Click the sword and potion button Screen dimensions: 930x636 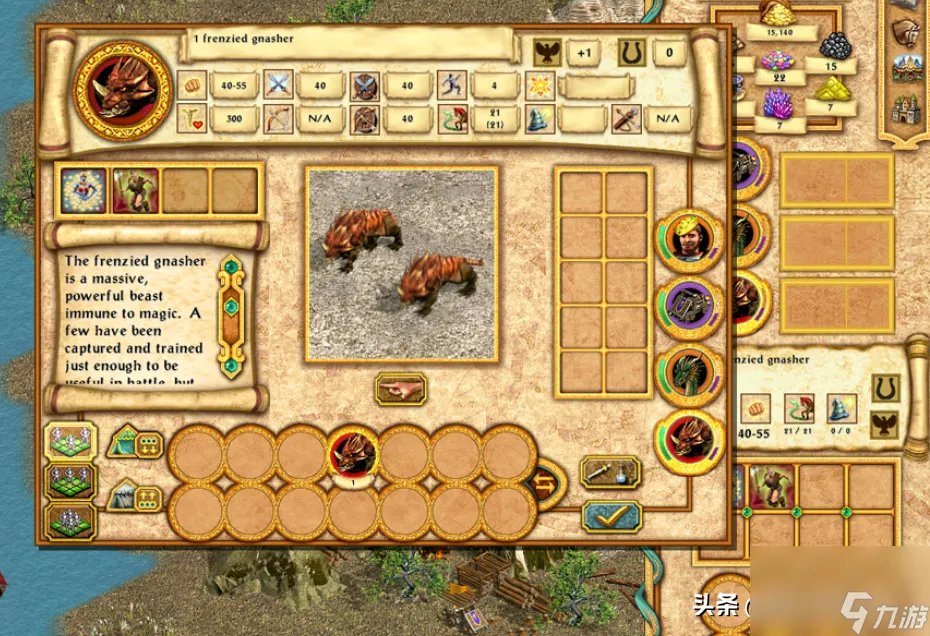[x=610, y=473]
